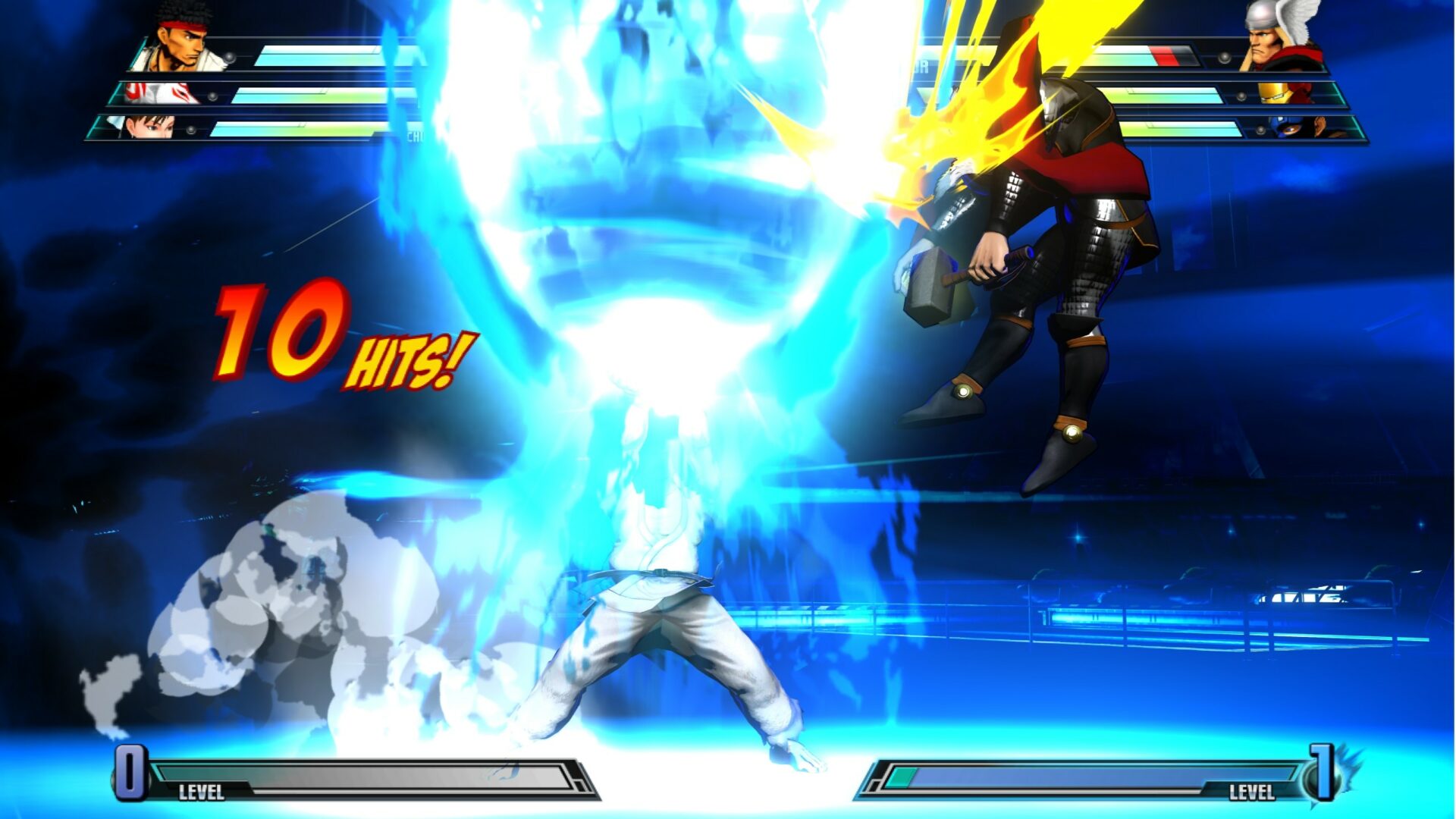Toggle Iron Man's assist indicator dot
The height and width of the screenshot is (819, 1456).
pos(1241,96)
